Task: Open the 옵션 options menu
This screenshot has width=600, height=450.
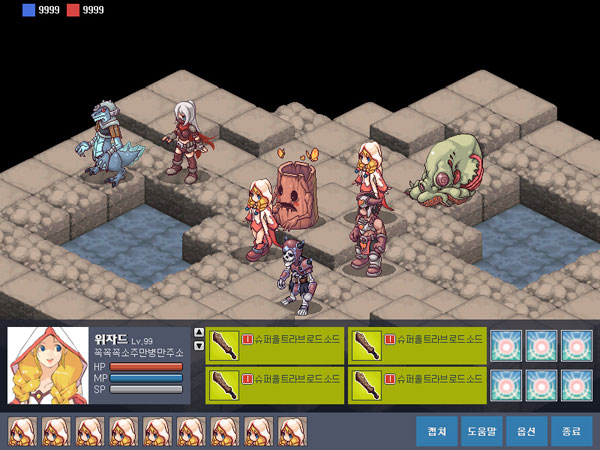Action: tap(526, 431)
